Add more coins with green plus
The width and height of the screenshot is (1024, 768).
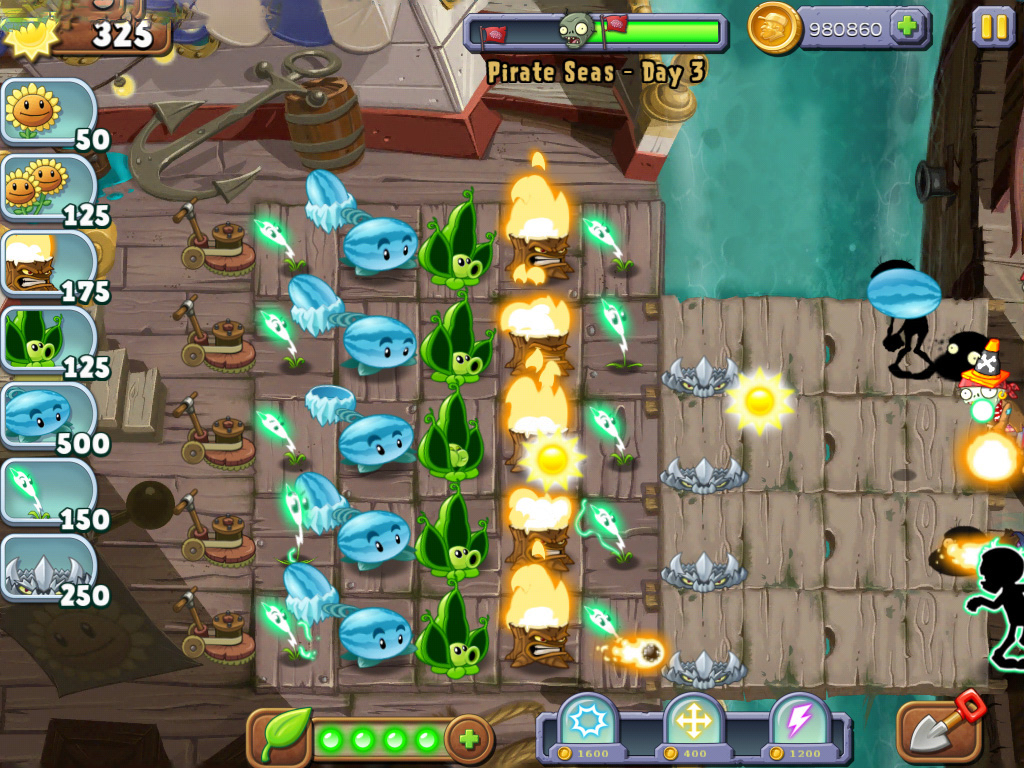[x=908, y=27]
